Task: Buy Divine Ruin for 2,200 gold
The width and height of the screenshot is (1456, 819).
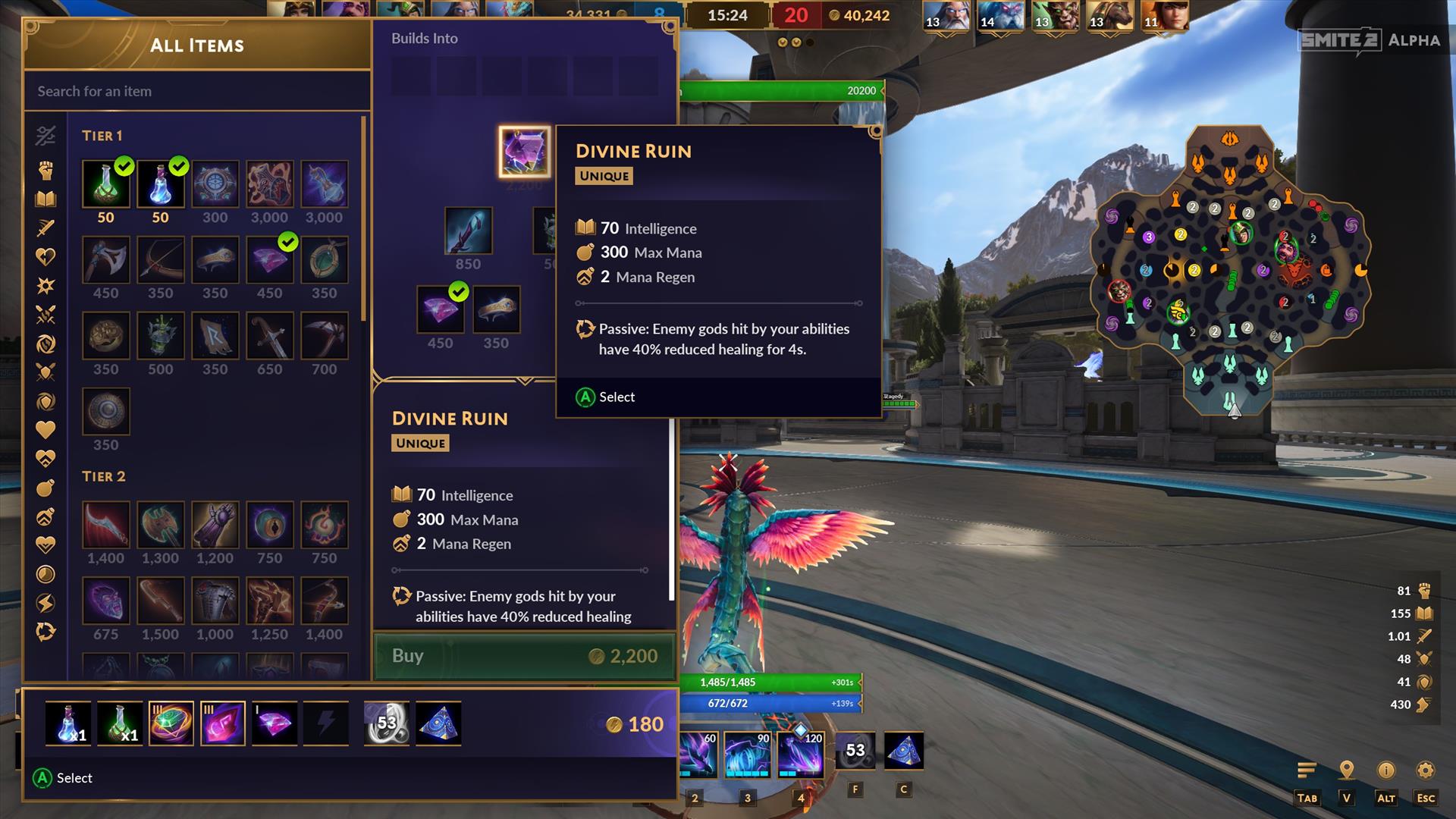Action: (x=524, y=656)
